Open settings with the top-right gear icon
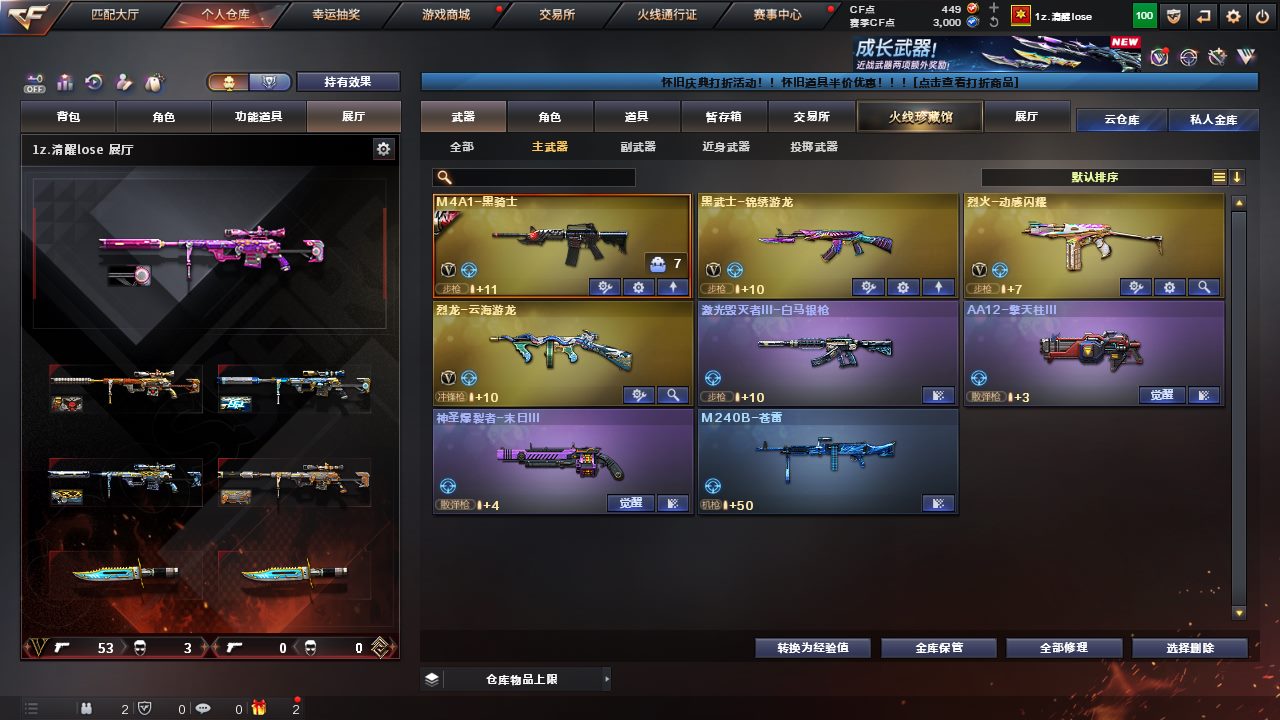 click(1234, 16)
